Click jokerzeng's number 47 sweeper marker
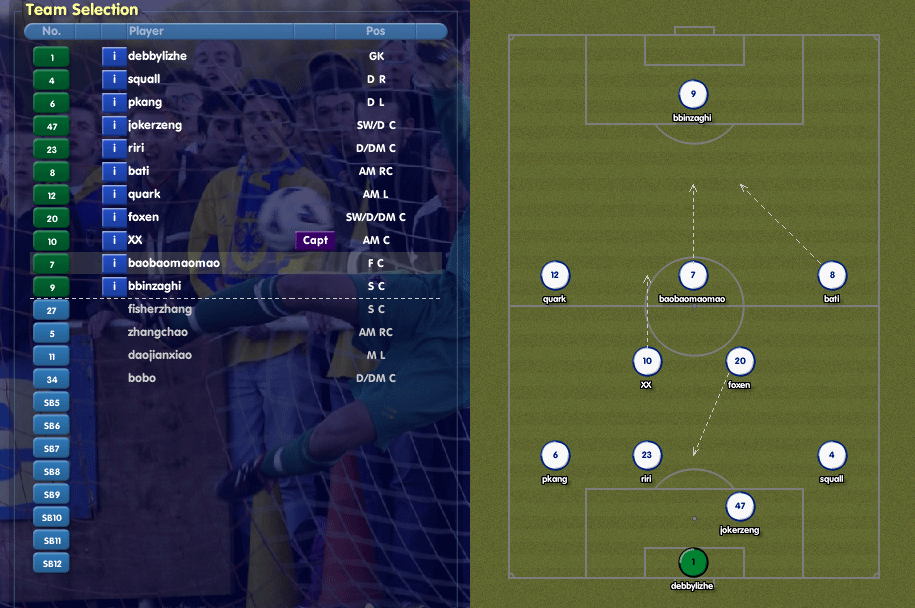Screen dimensions: 915x608 pos(739,507)
